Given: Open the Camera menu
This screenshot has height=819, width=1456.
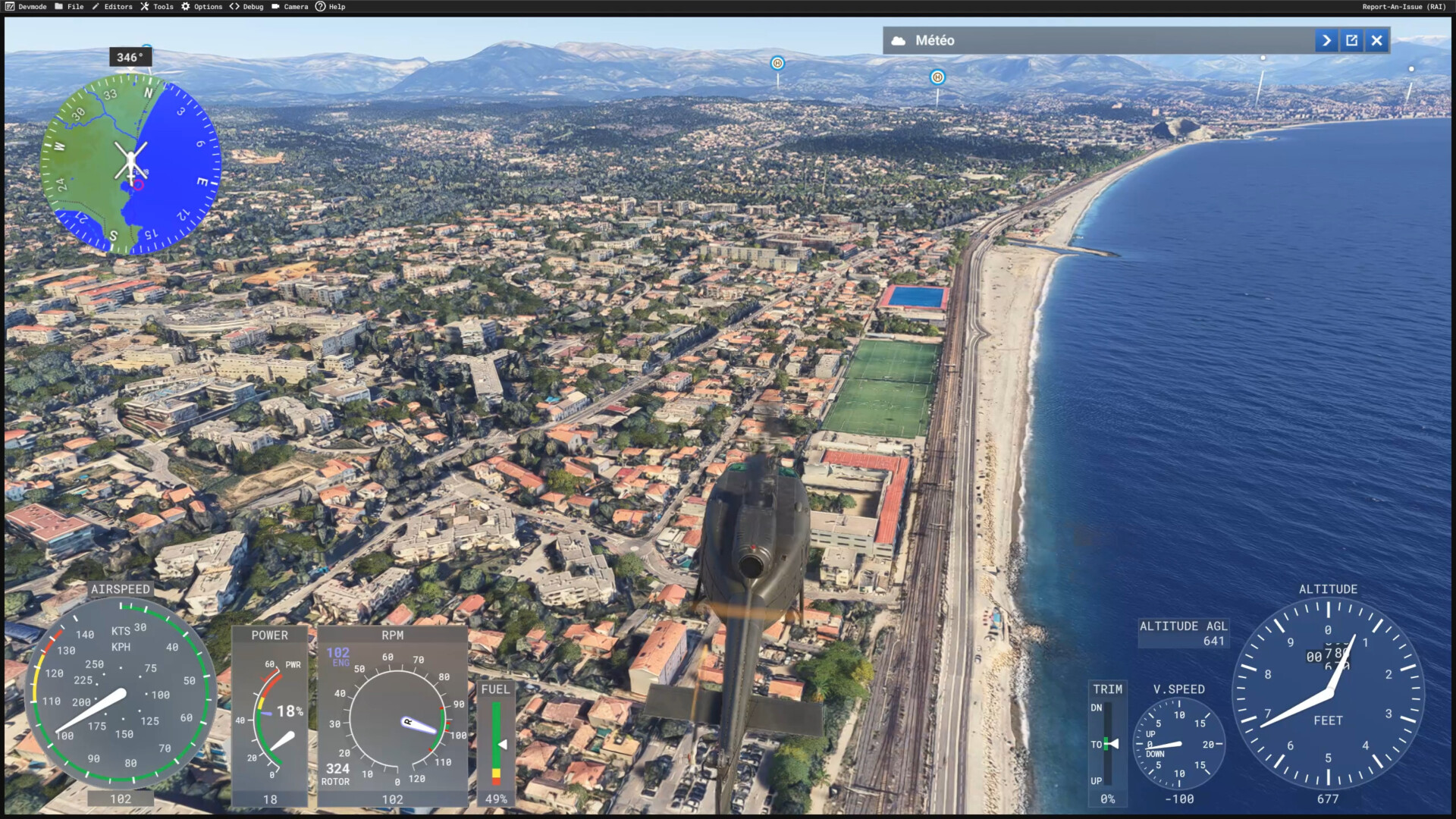Looking at the screenshot, I should pyautogui.click(x=290, y=7).
